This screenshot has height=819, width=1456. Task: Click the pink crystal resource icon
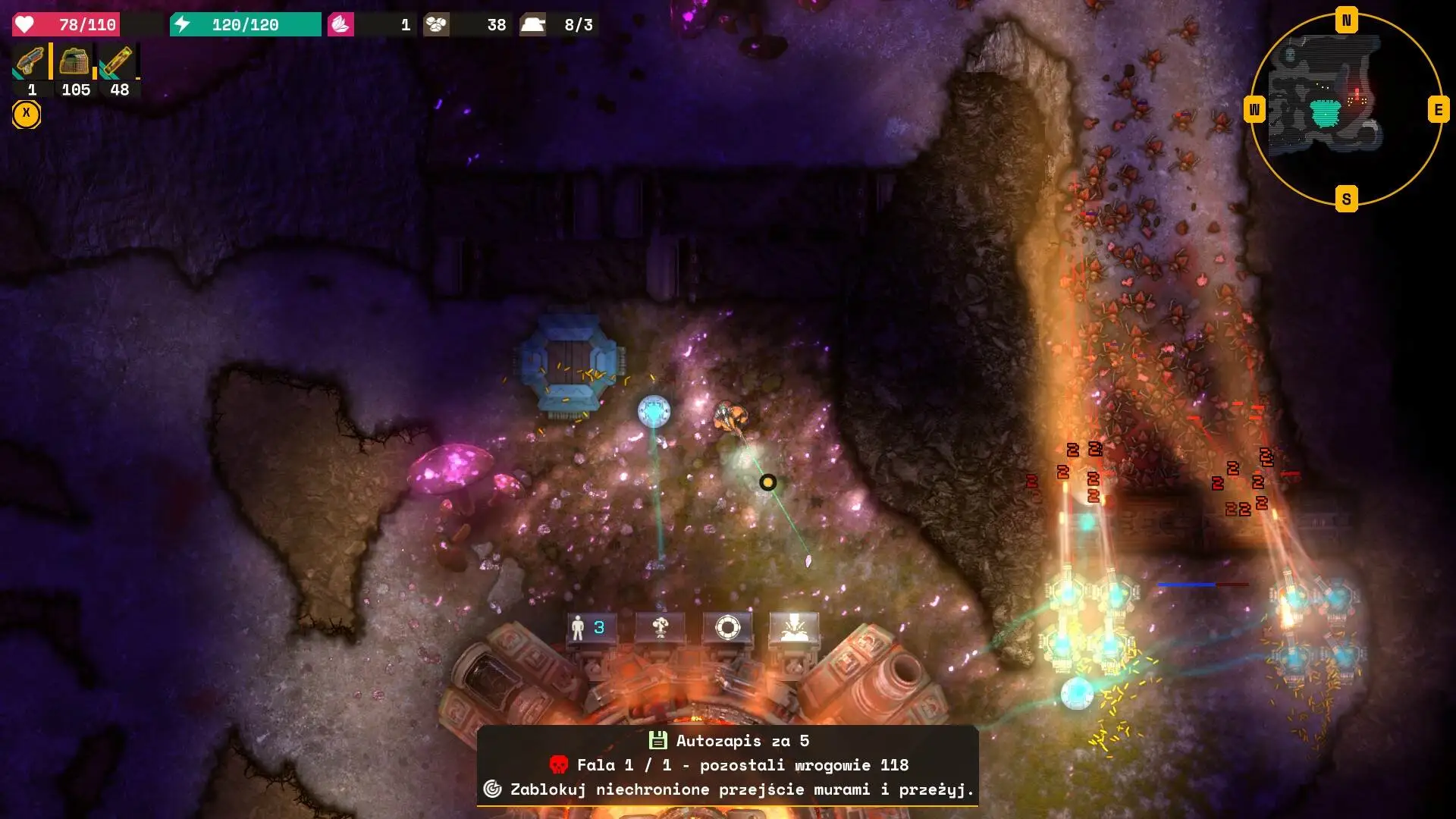click(x=340, y=24)
